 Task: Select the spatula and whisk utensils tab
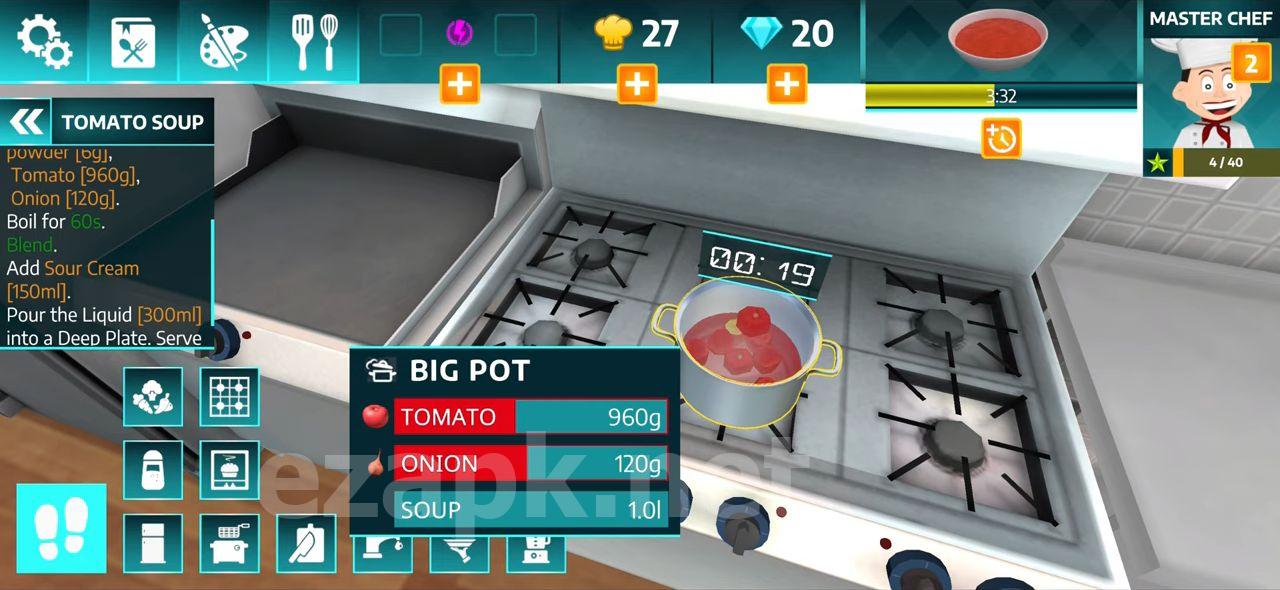(313, 41)
